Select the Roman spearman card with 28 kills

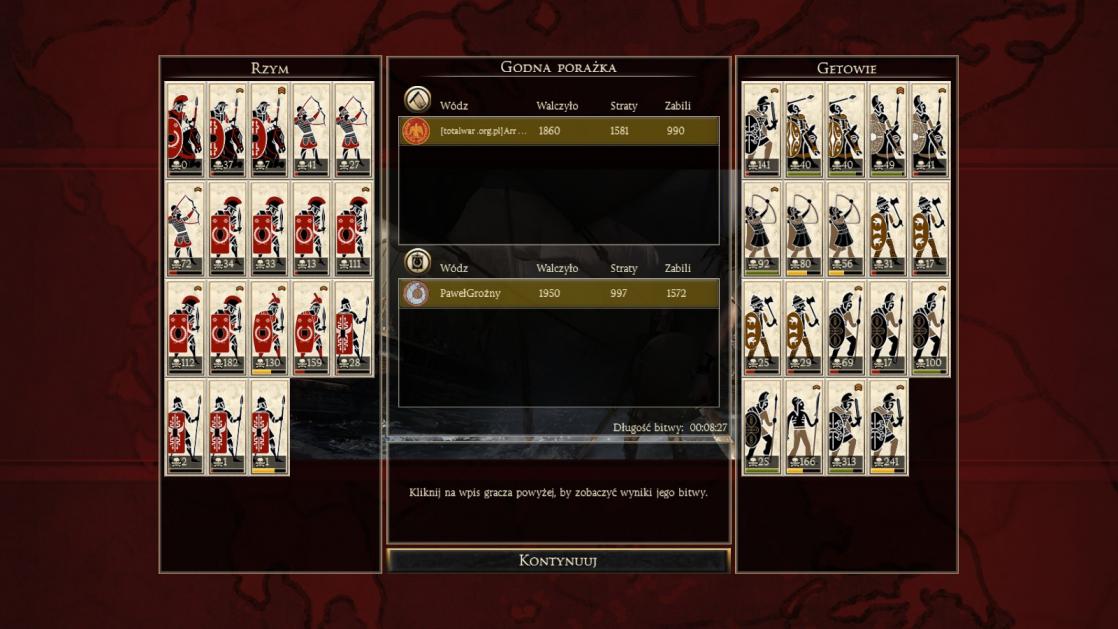click(x=353, y=328)
